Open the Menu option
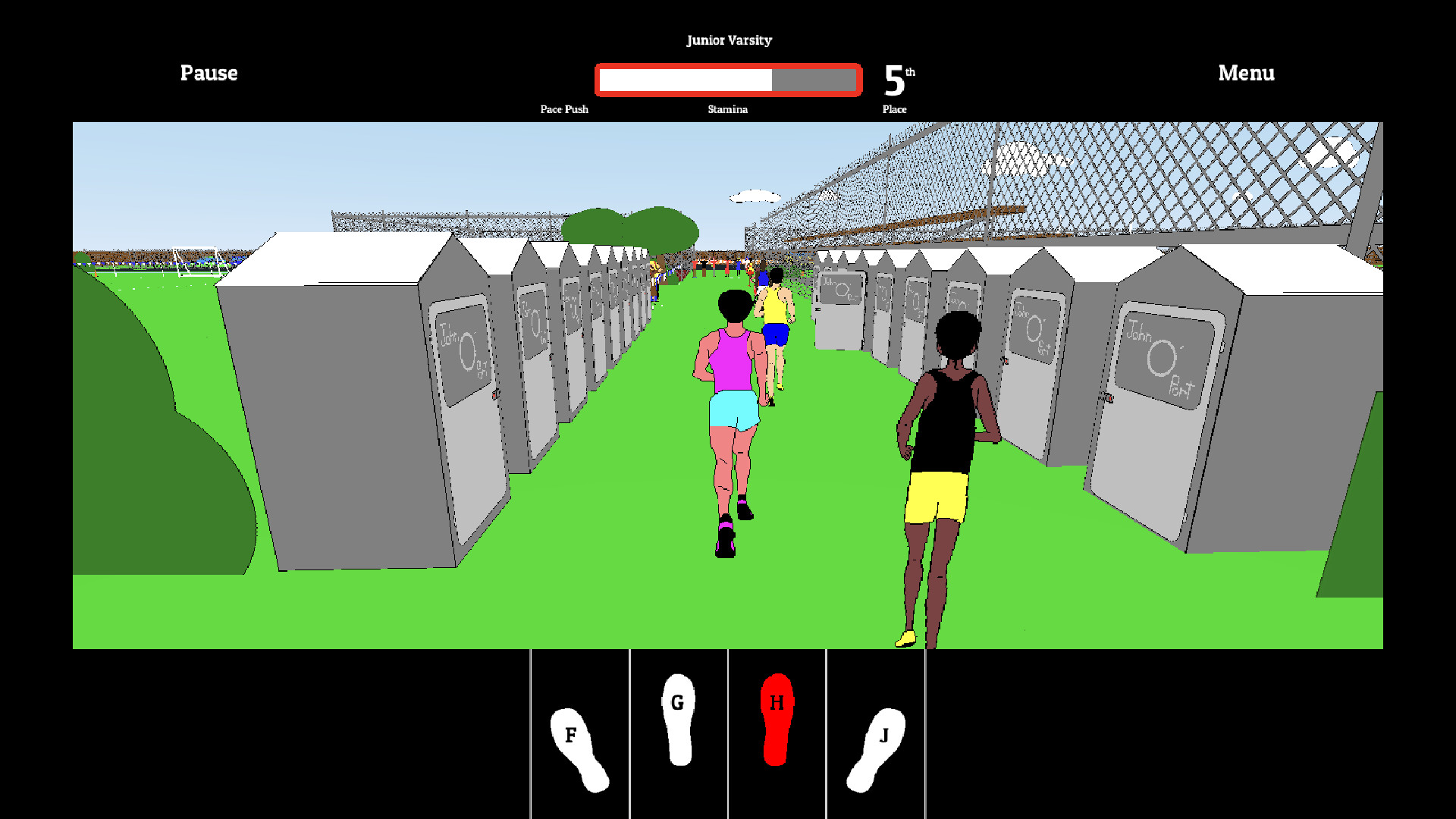Screen dimensions: 1456x819 pos(1246,73)
